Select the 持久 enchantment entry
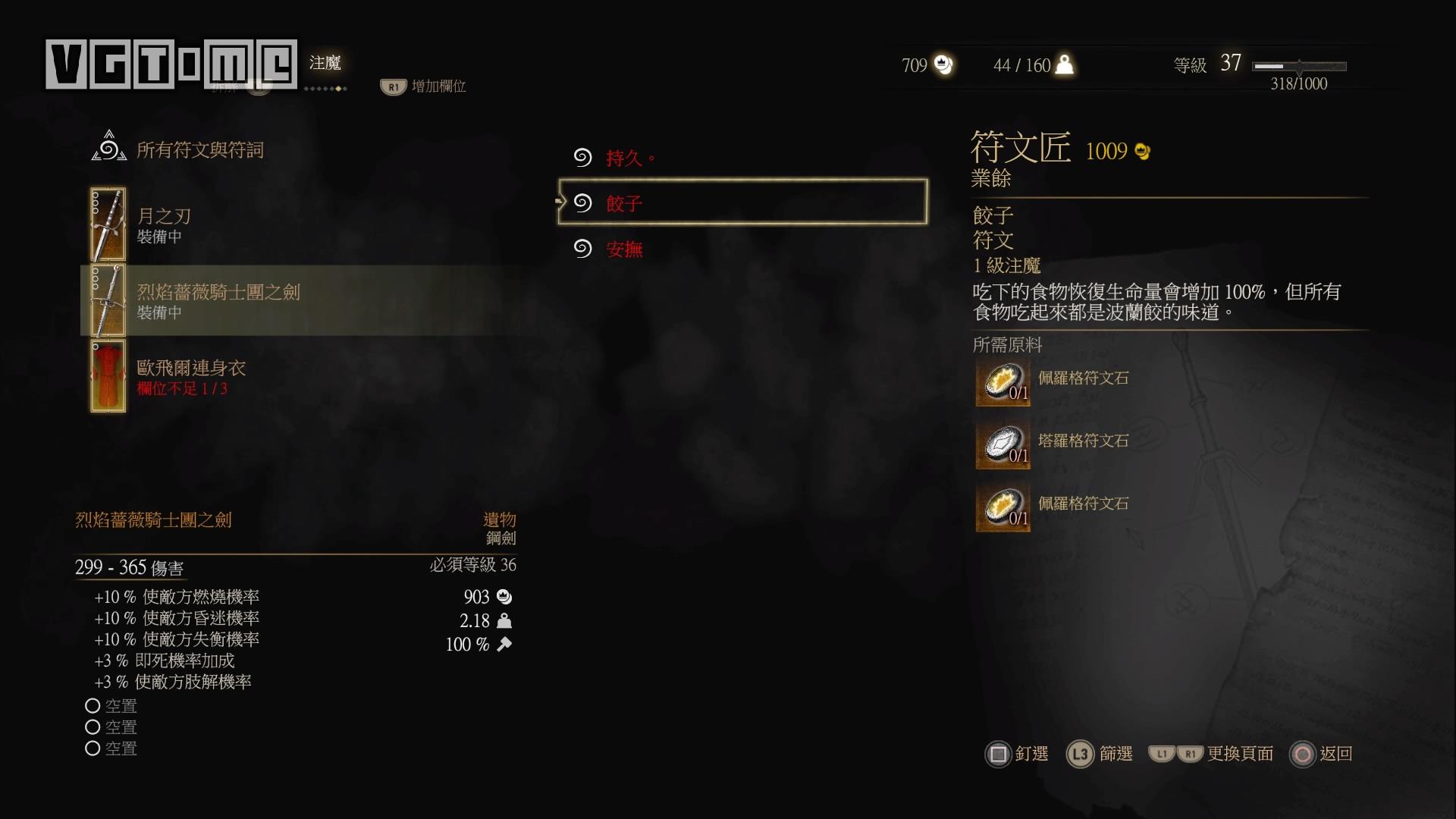 (x=628, y=158)
